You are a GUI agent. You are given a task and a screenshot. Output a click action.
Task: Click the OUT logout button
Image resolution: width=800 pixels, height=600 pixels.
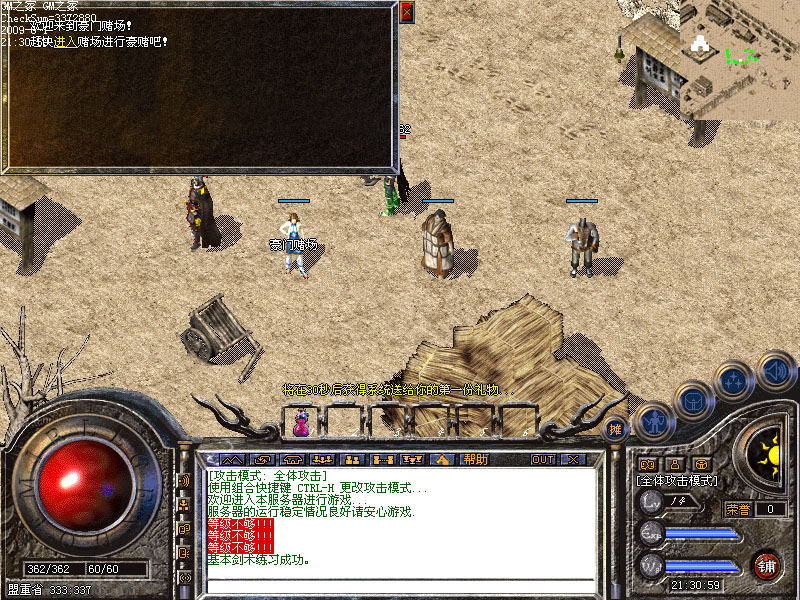(542, 459)
